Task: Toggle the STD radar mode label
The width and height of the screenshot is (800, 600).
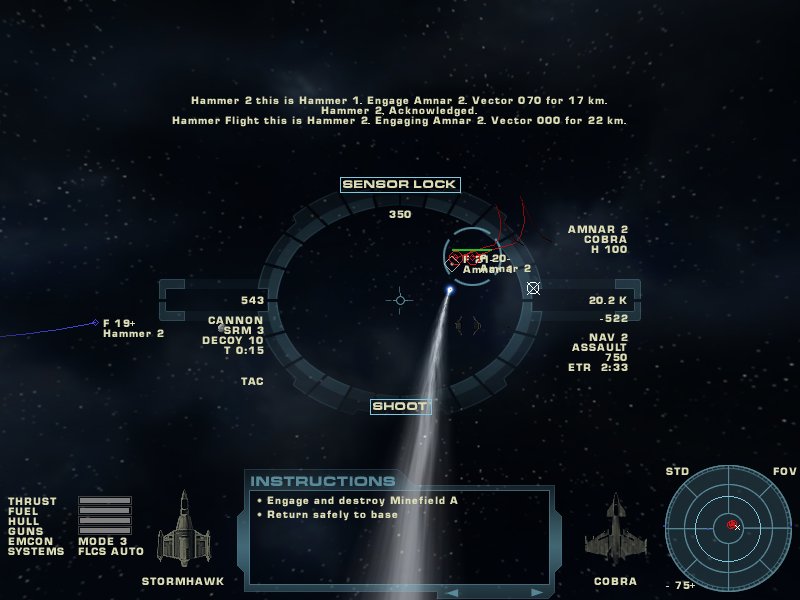Action: pos(678,471)
